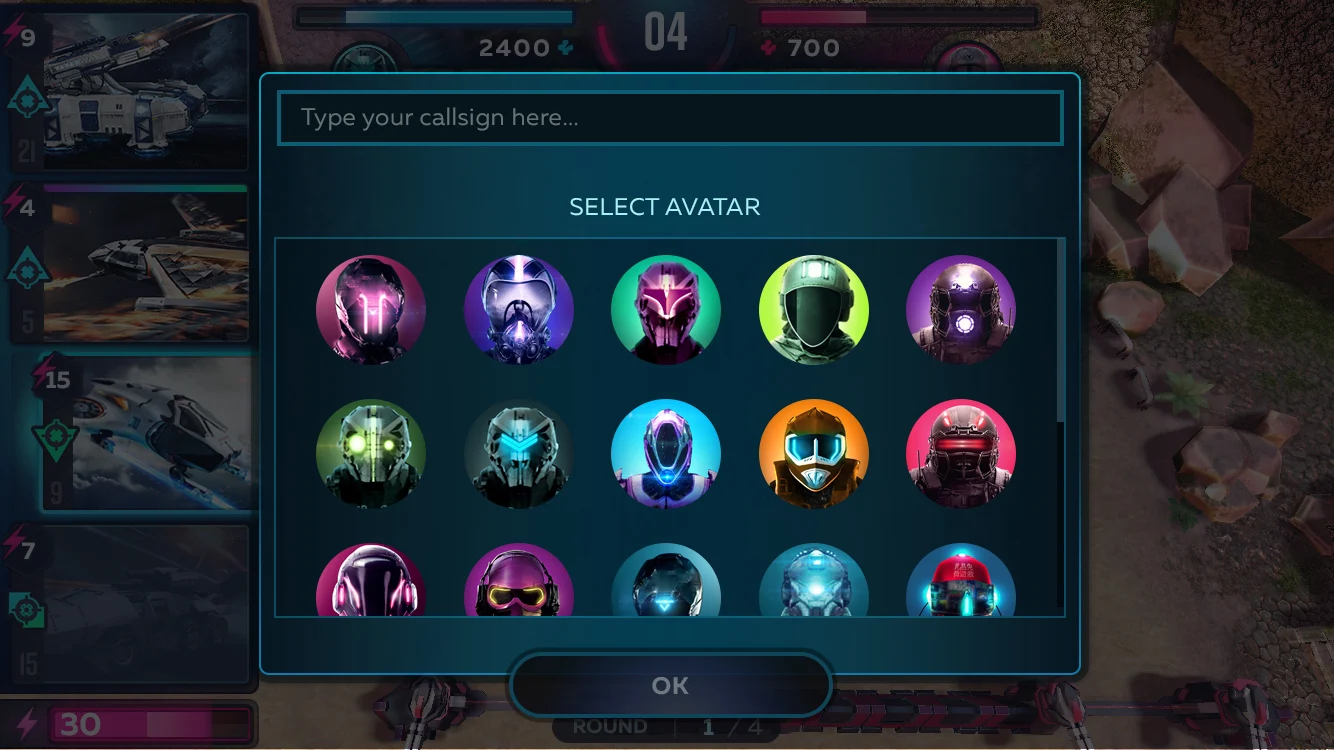
Task: Pick the pink-red avatar with red visor
Action: [961, 454]
